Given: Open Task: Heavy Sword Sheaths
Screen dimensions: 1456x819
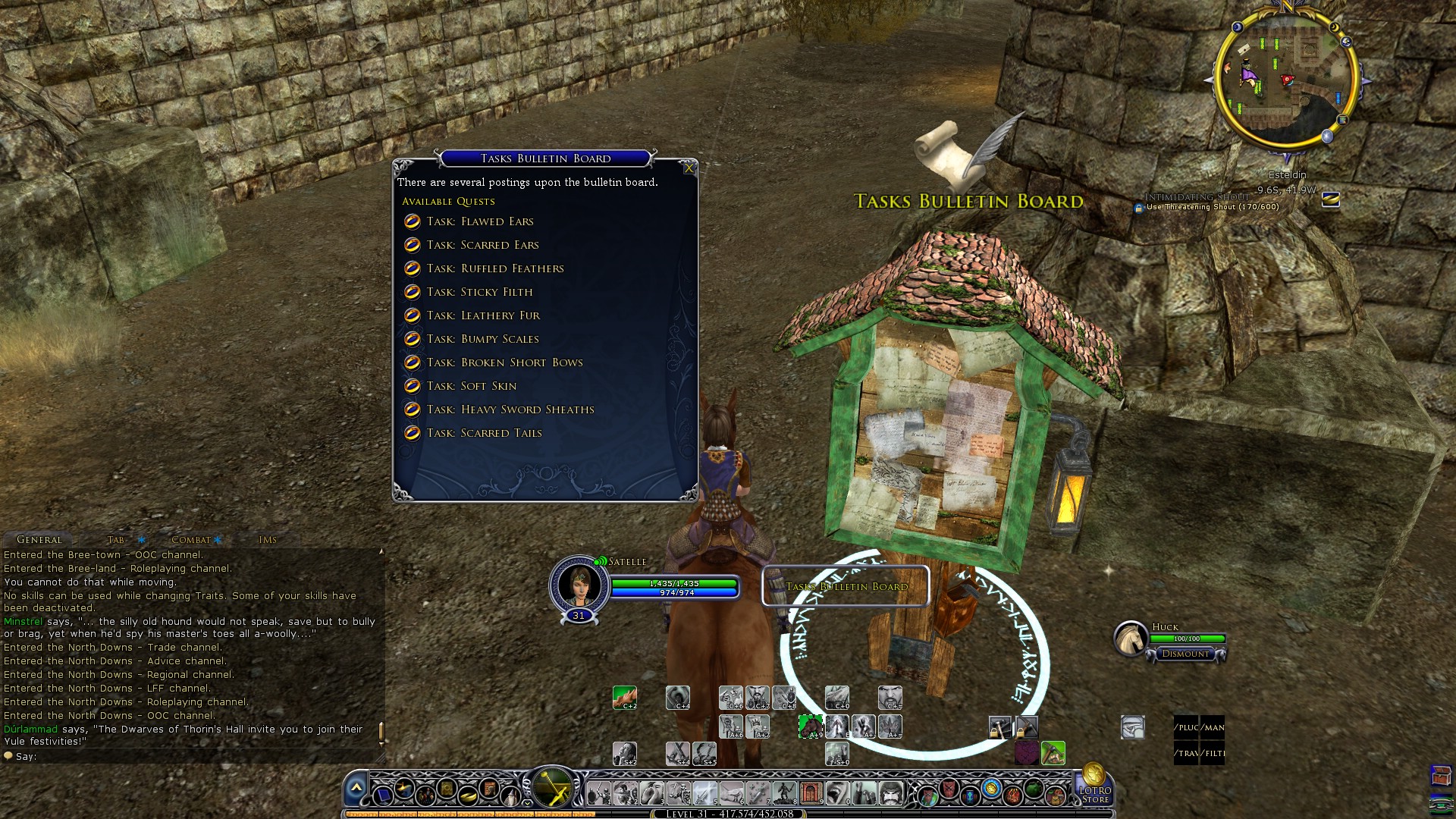Looking at the screenshot, I should [x=510, y=409].
